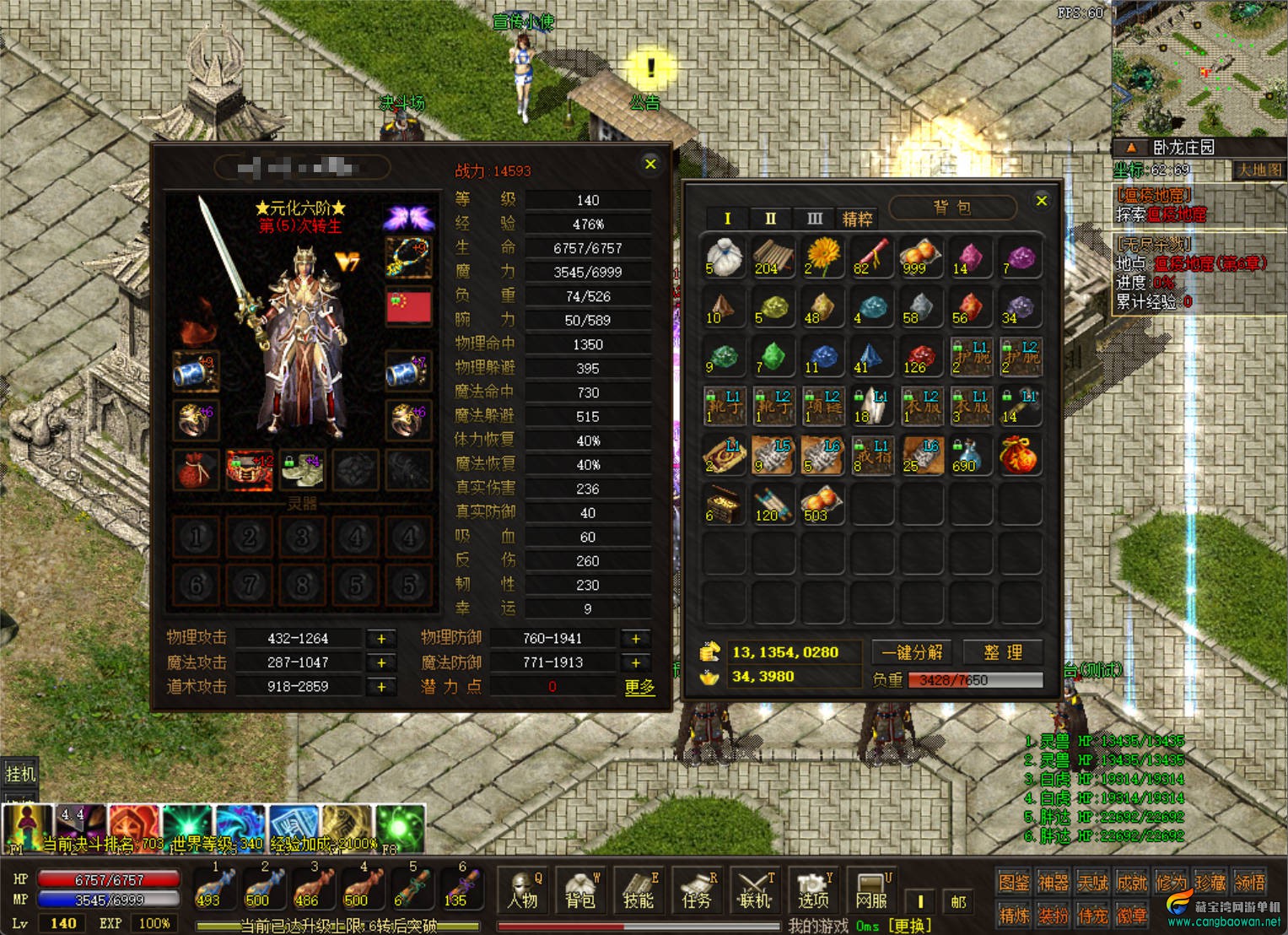Open the 人物 character menu

523,891
